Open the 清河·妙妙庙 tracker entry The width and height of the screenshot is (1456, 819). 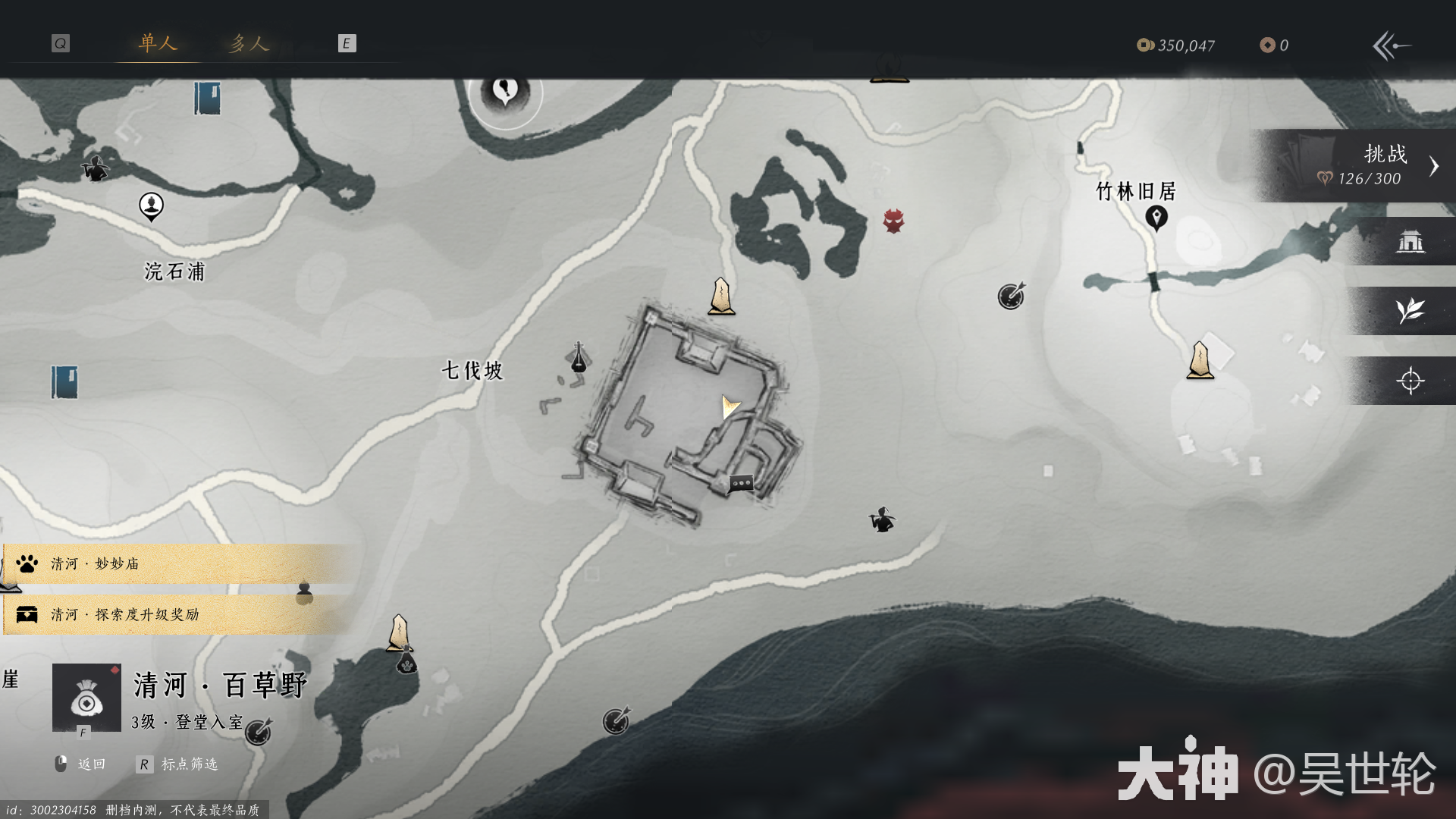(174, 563)
